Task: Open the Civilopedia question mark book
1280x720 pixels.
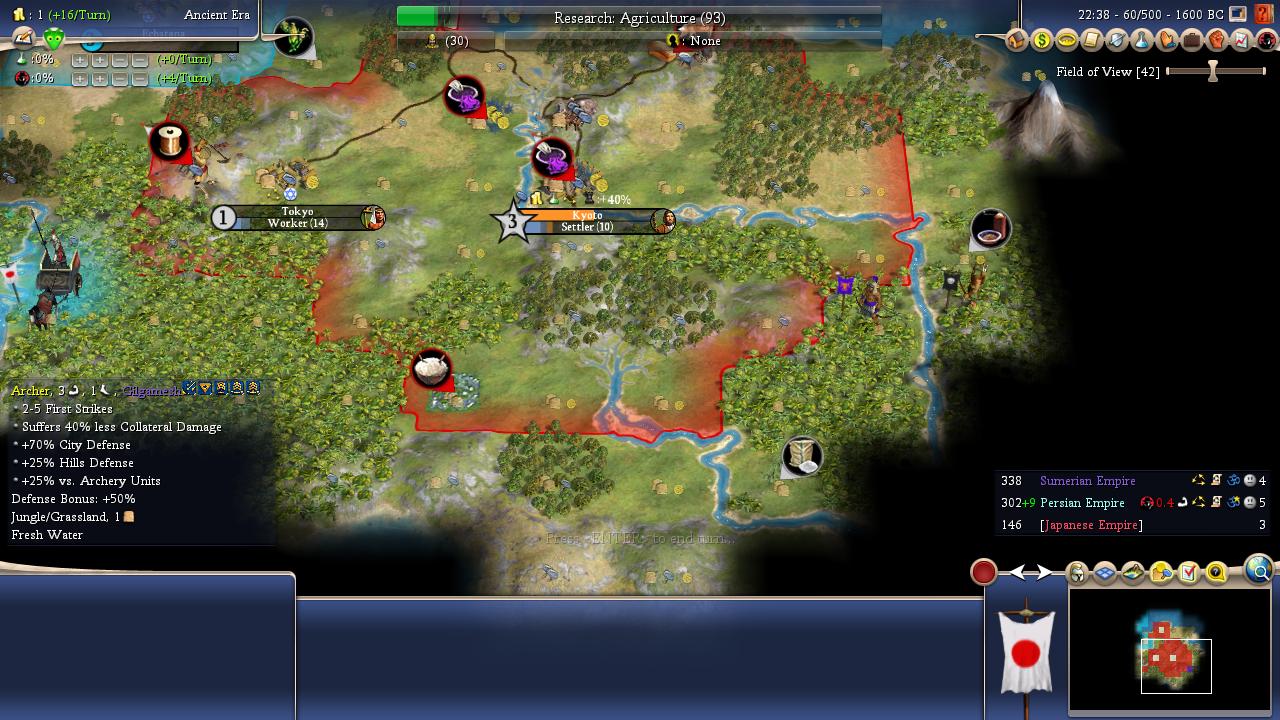Action: coord(1265,14)
